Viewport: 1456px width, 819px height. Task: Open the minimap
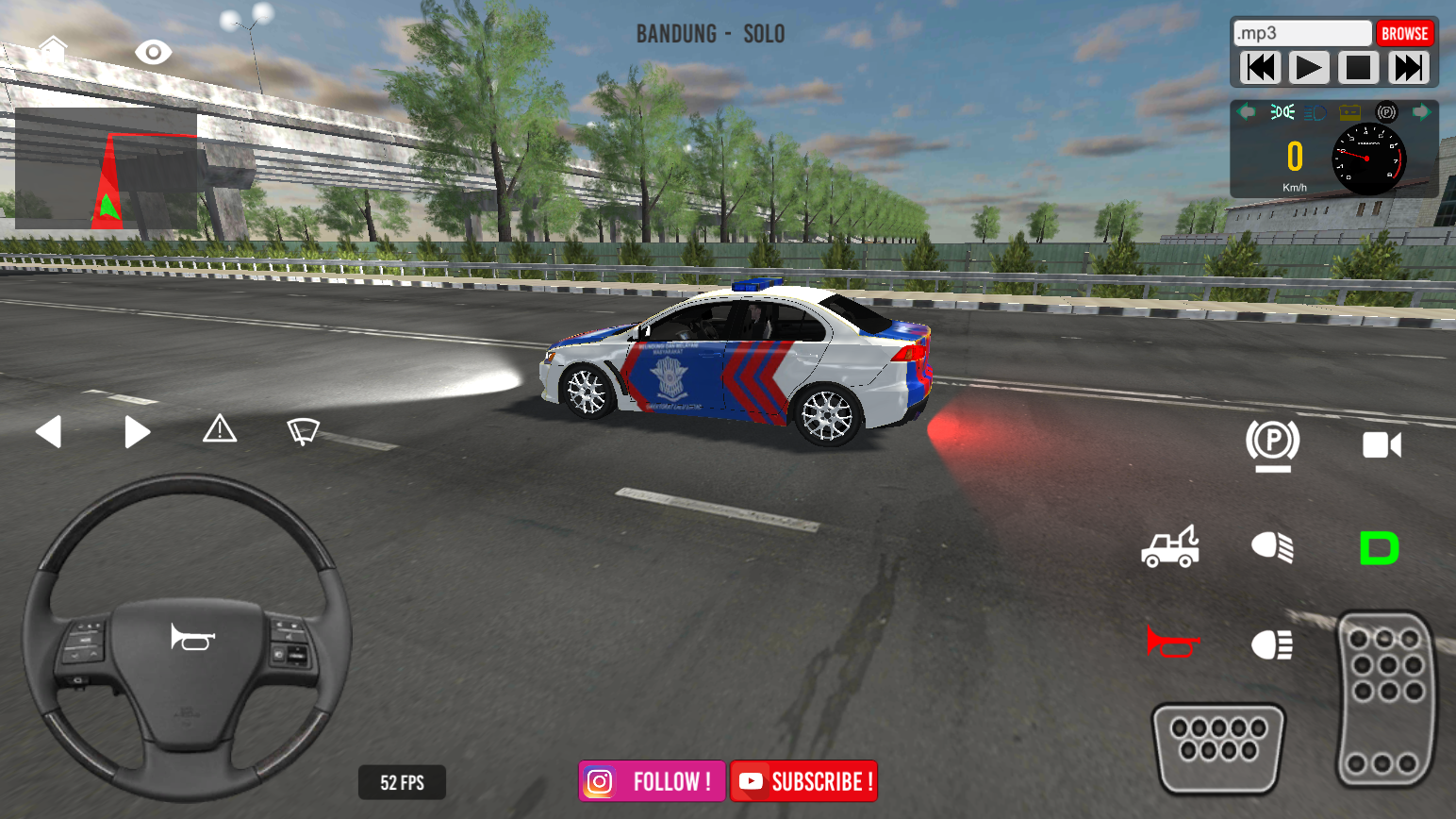(106, 169)
